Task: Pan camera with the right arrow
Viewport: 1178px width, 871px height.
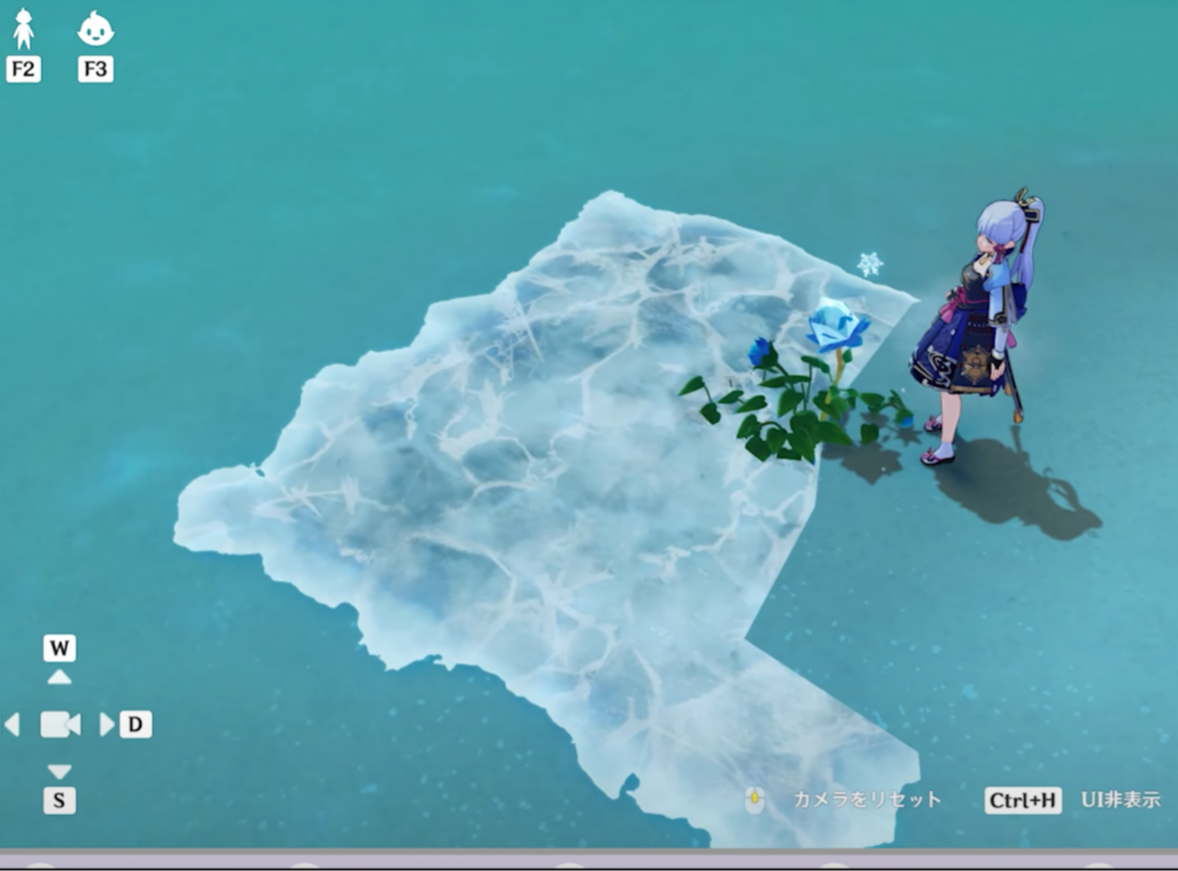Action: 106,724
